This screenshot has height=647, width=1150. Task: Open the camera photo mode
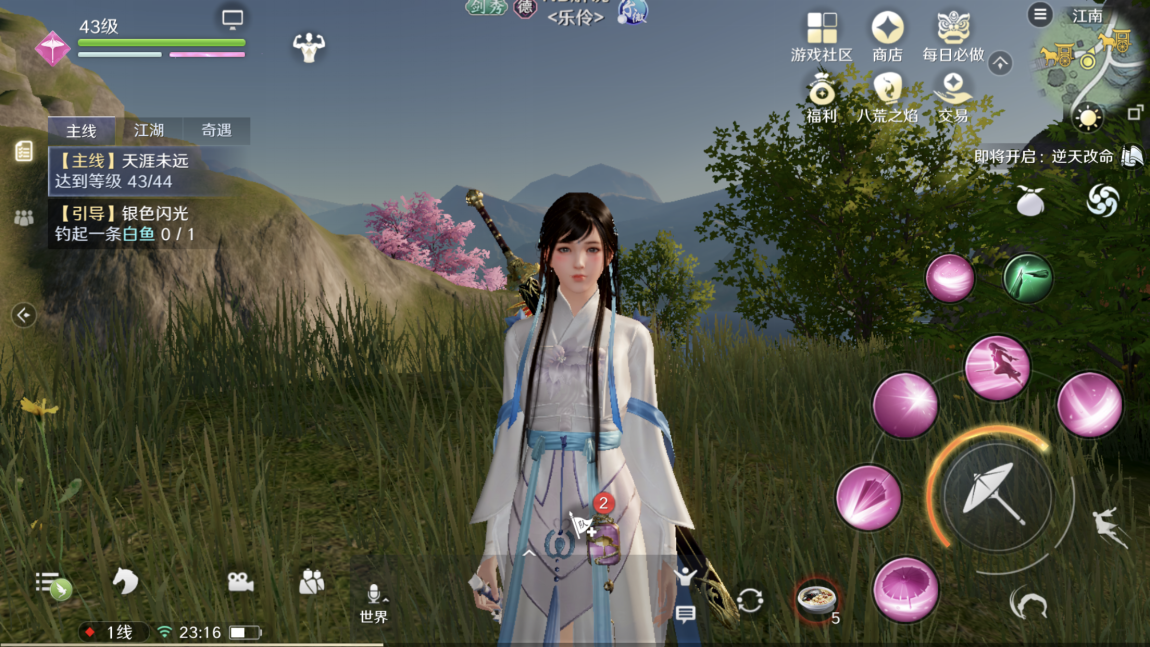coord(240,582)
